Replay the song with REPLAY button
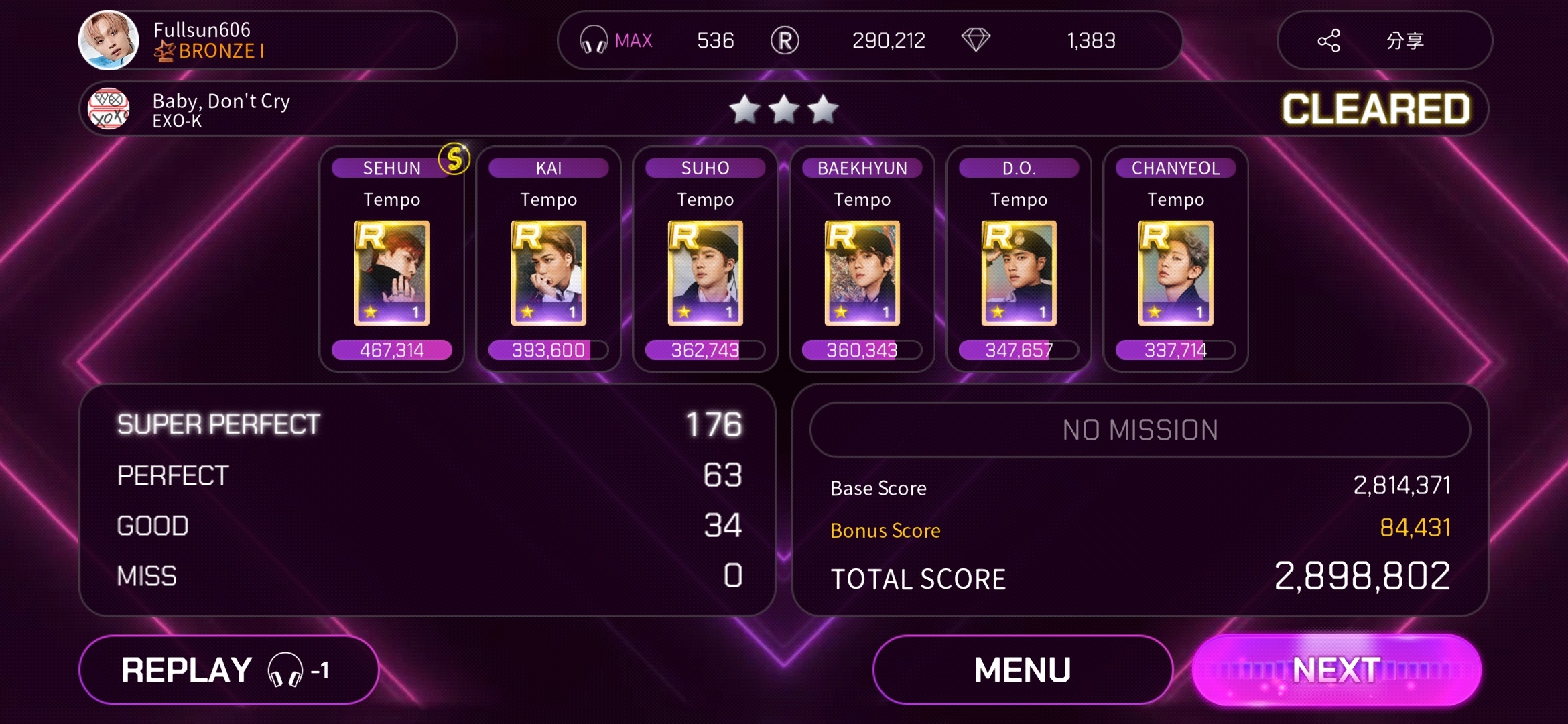Viewport: 1568px width, 724px height. coord(228,670)
